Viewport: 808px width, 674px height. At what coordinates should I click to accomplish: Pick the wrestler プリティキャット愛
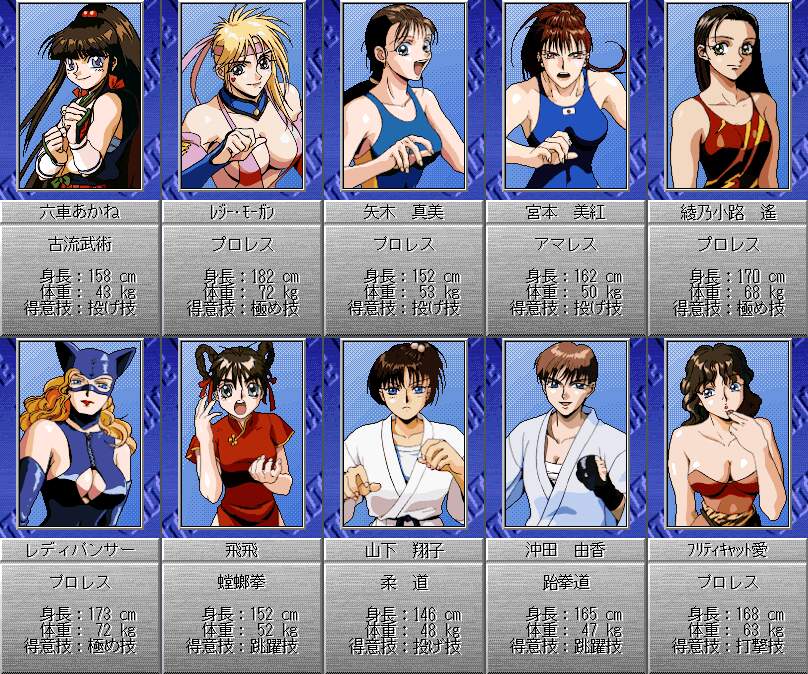click(727, 434)
